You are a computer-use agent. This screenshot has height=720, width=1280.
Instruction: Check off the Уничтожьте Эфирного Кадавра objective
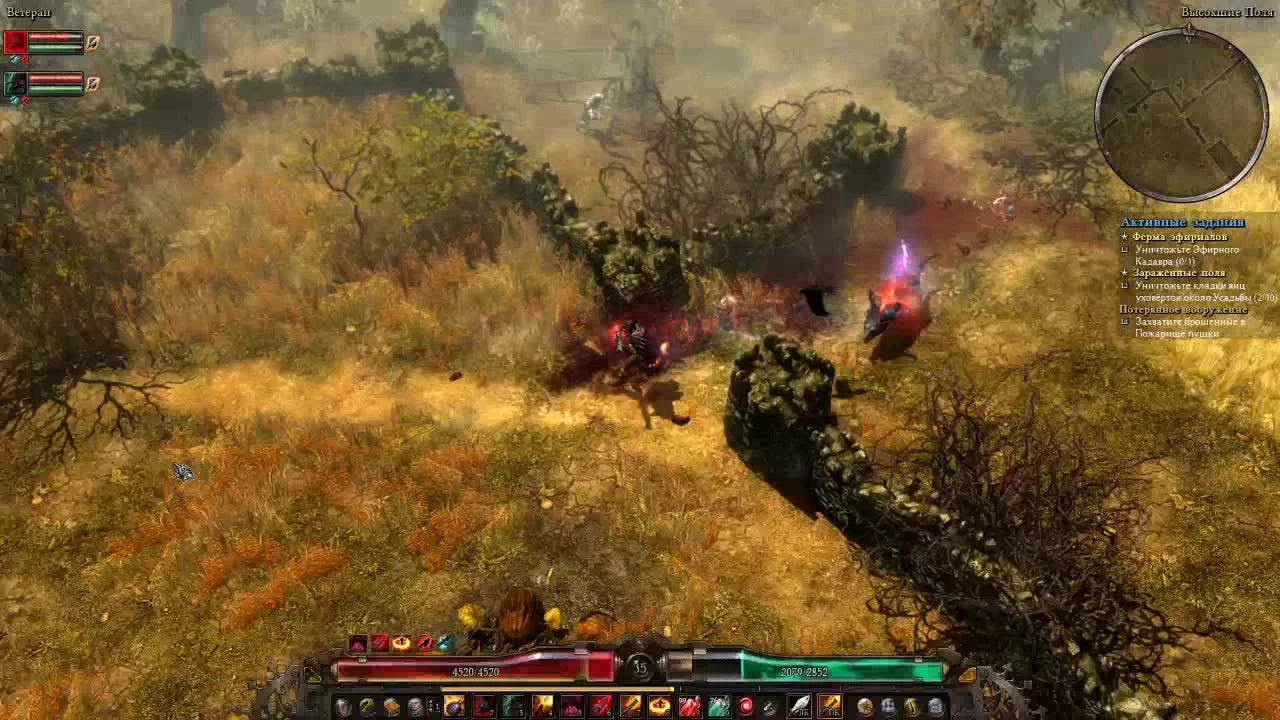tap(1126, 249)
